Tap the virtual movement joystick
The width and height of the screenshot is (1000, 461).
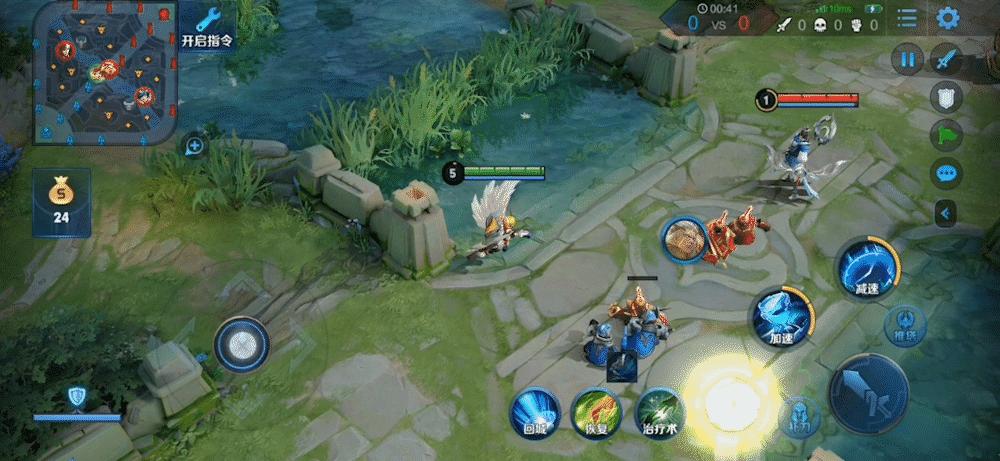coord(241,345)
